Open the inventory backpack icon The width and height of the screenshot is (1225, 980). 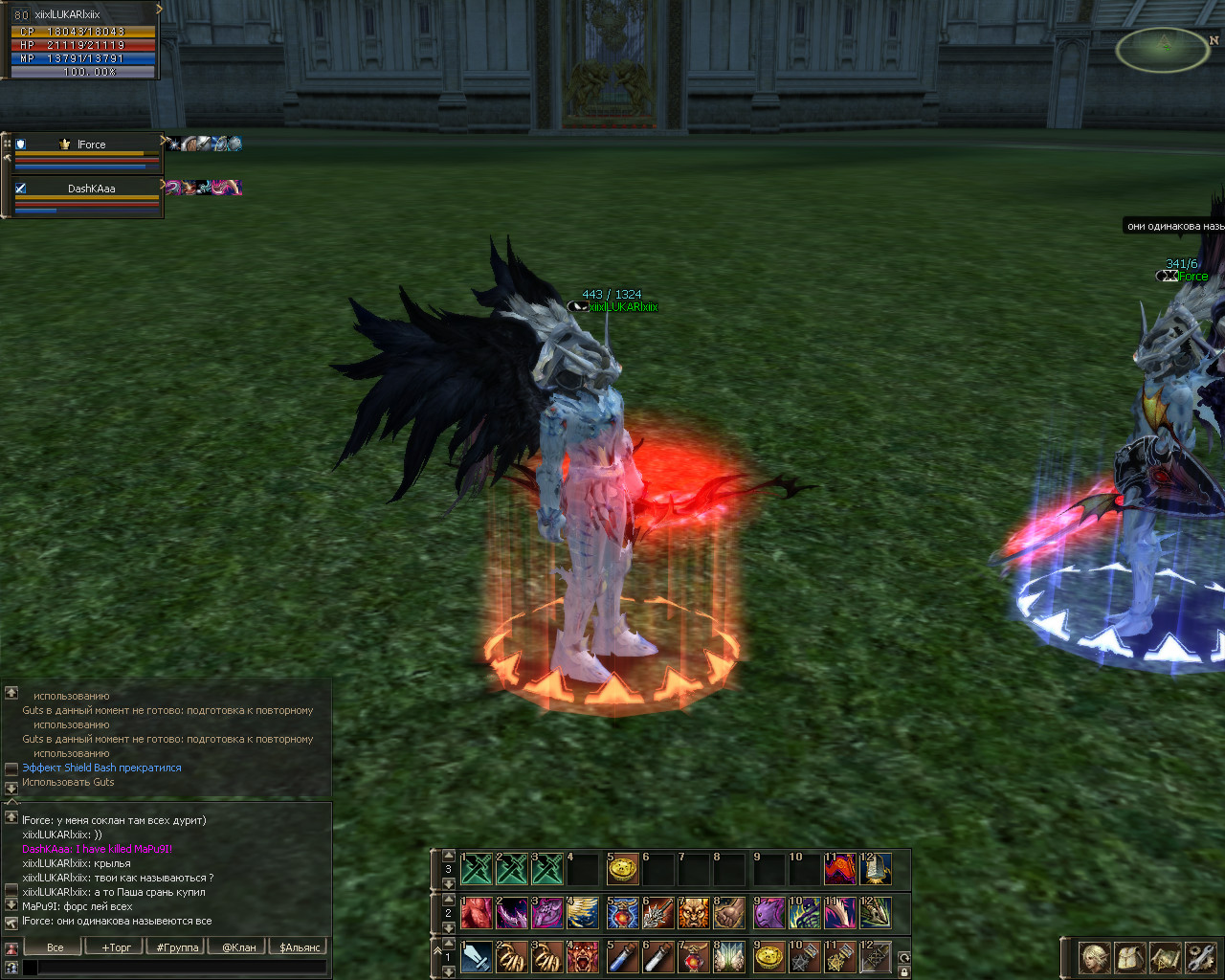1130,957
